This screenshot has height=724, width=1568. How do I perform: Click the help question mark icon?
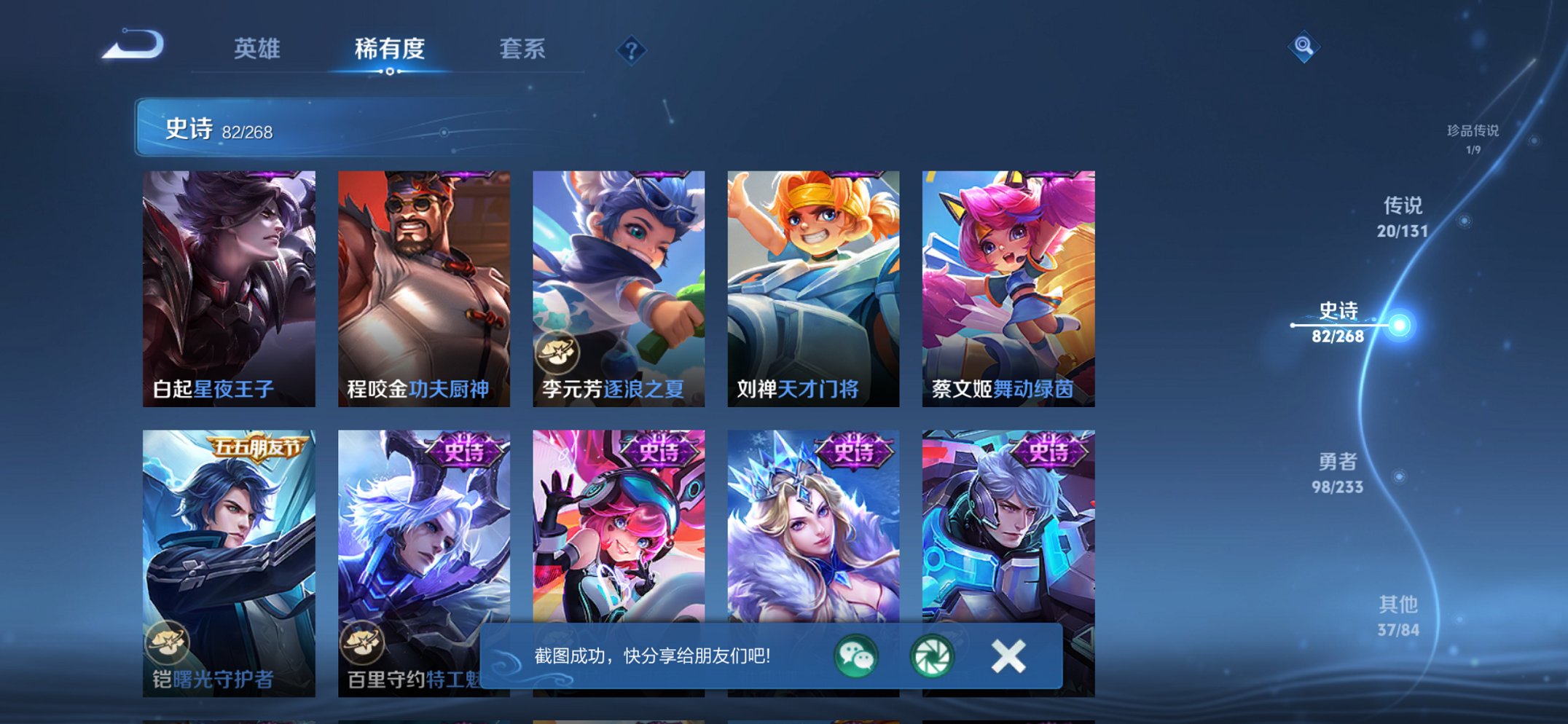(x=632, y=50)
